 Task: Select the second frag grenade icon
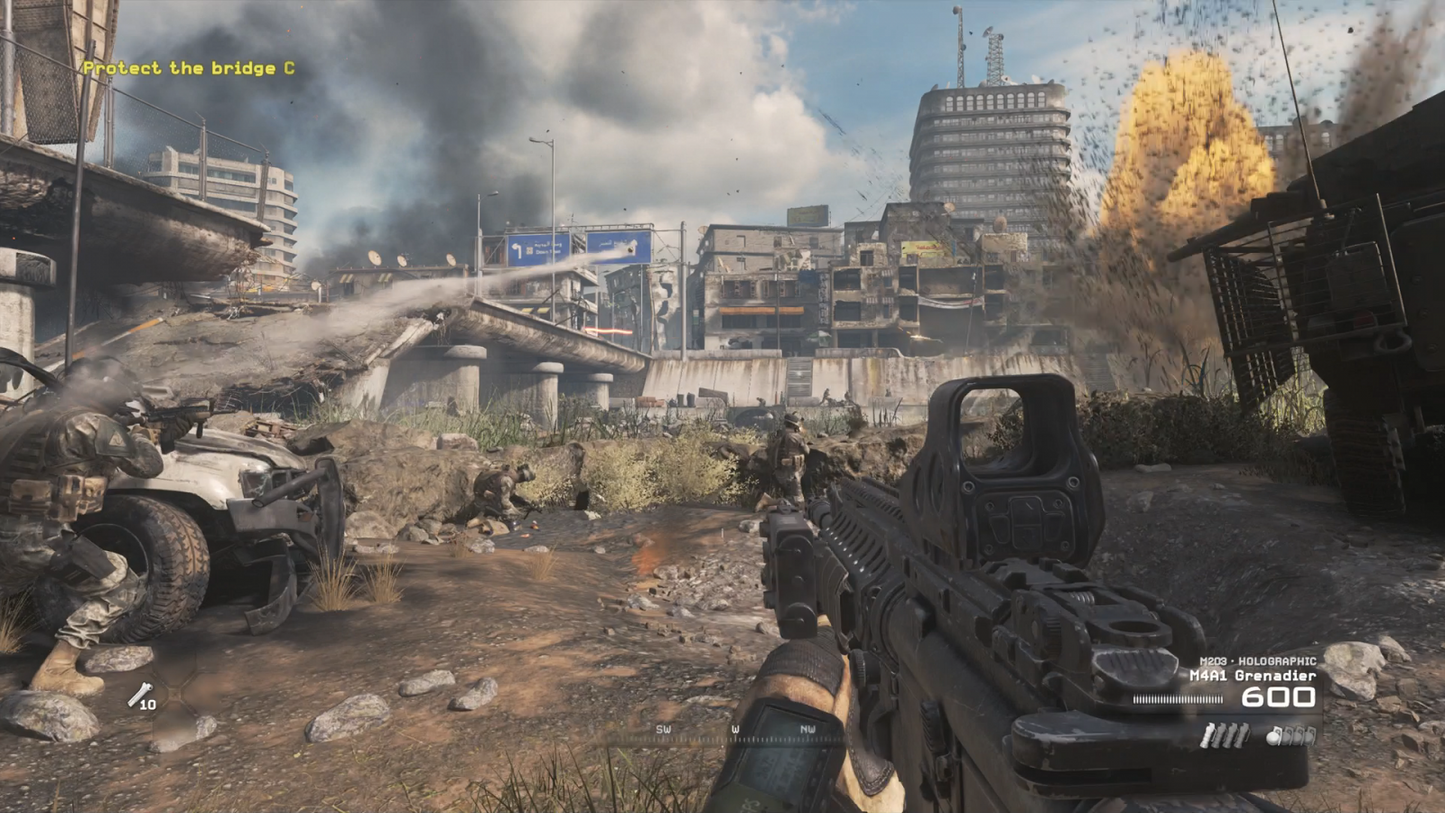click(x=1287, y=736)
